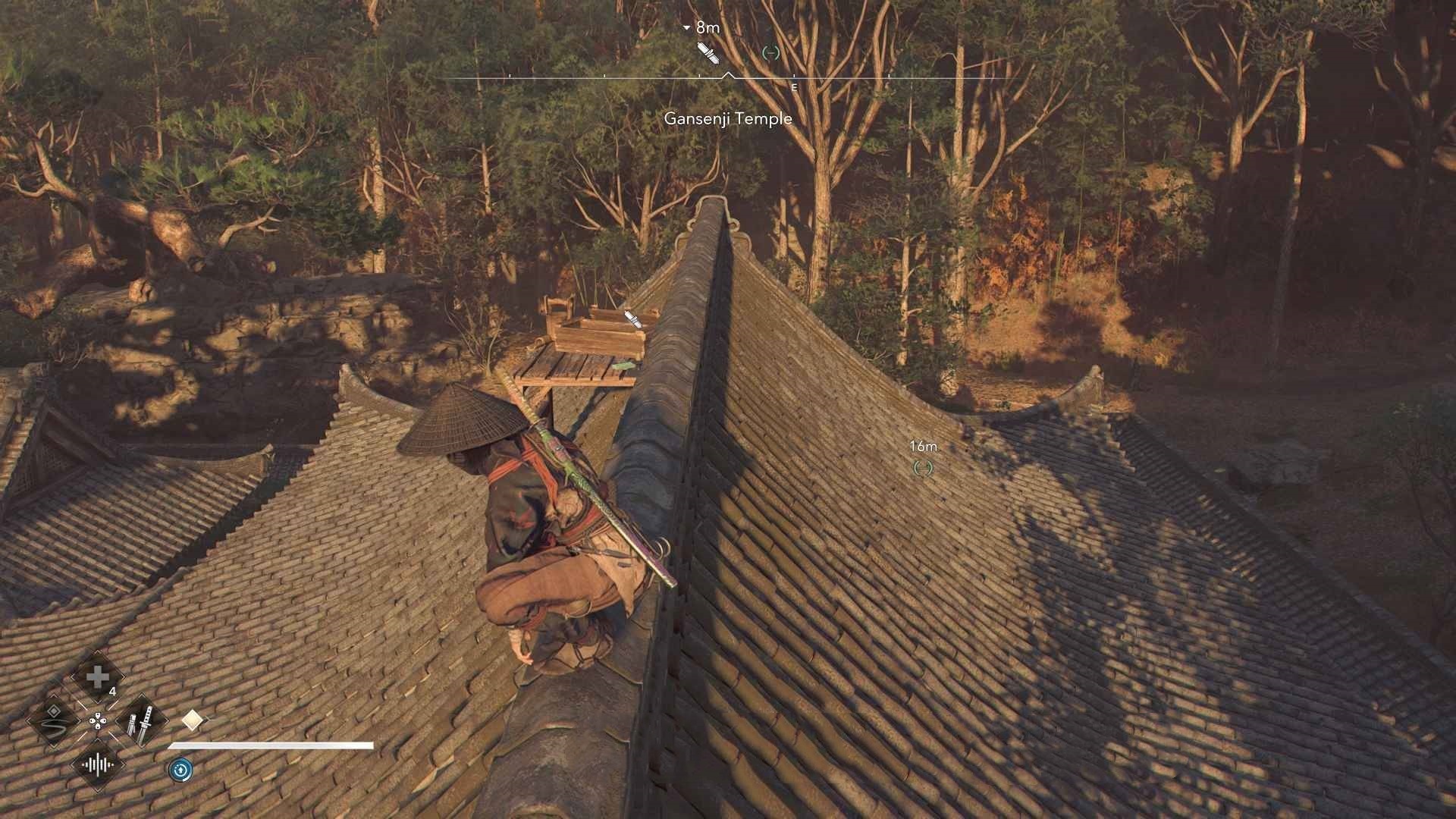Click the green bracket marker on the compass
The image size is (1456, 819).
(x=770, y=52)
